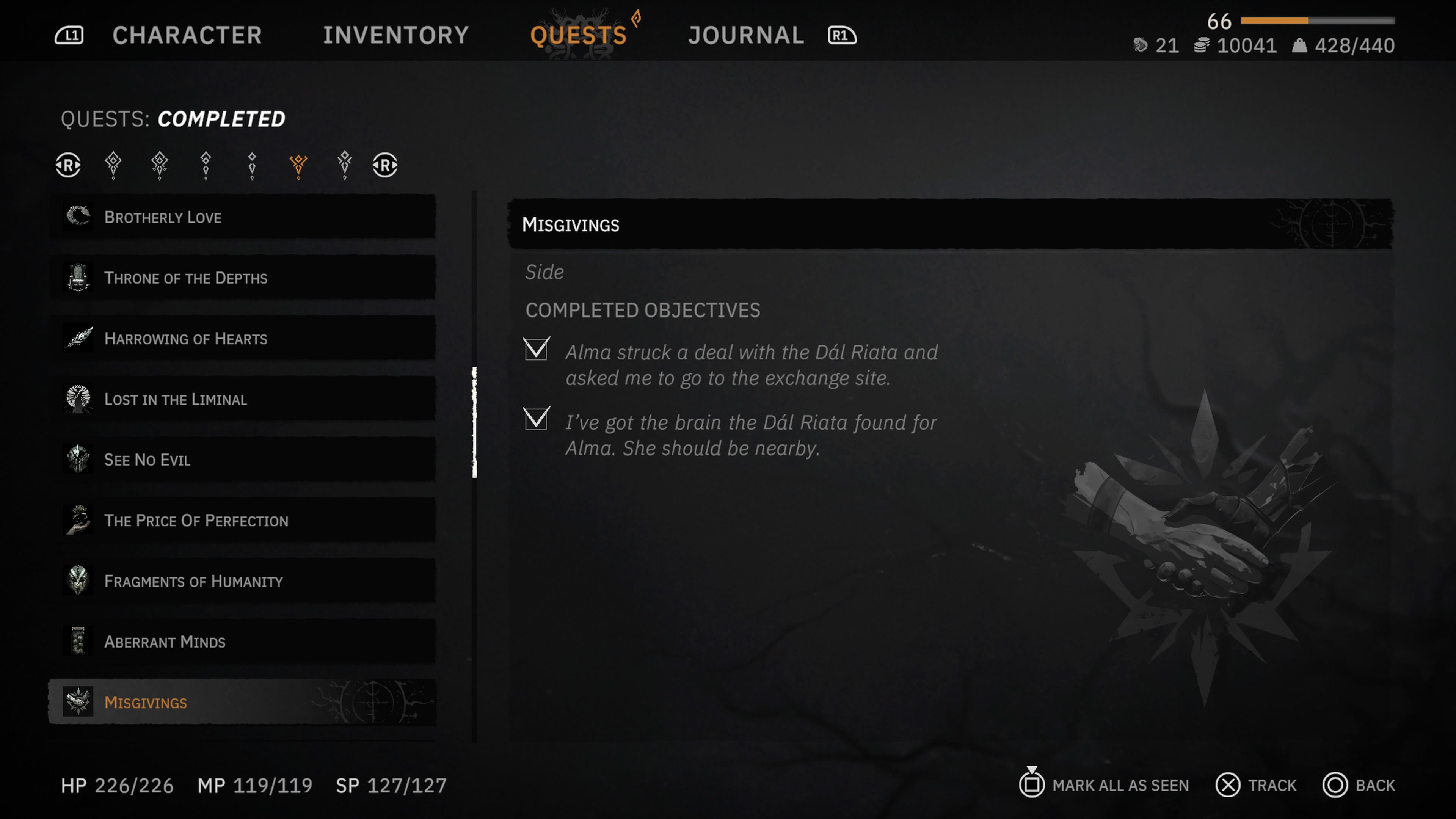Viewport: 1456px width, 819px height.
Task: Track the selected quest
Action: click(1257, 785)
